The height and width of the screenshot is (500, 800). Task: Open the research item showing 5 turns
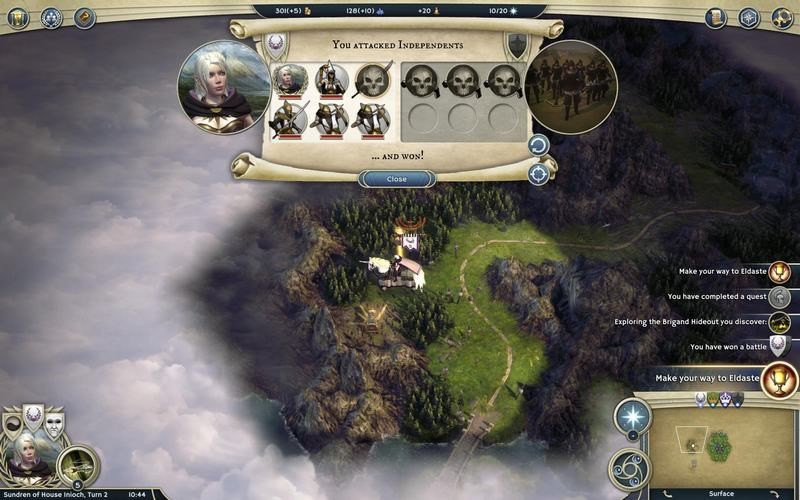click(77, 464)
